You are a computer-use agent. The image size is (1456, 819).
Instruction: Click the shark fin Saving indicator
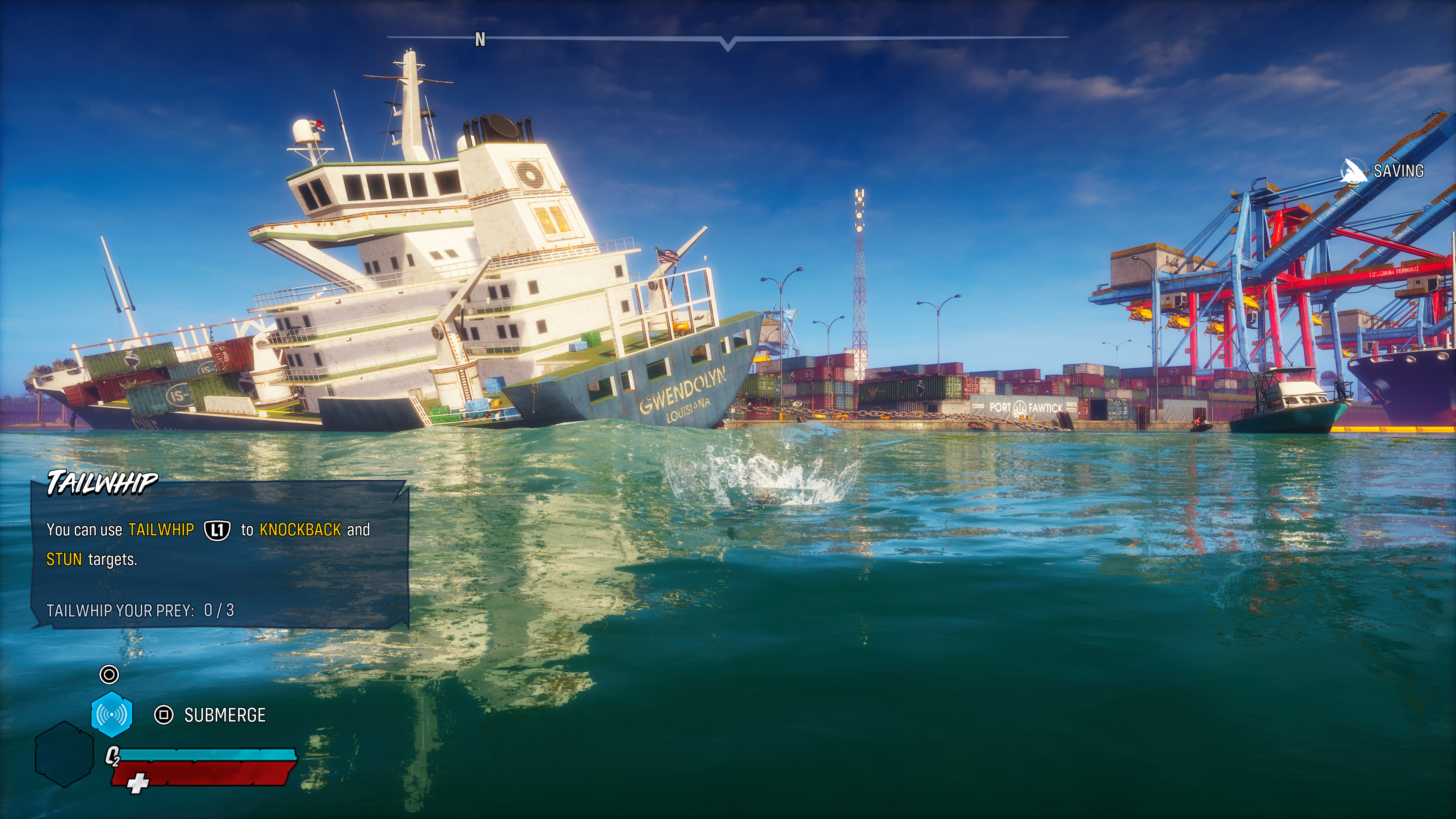[x=1353, y=171]
